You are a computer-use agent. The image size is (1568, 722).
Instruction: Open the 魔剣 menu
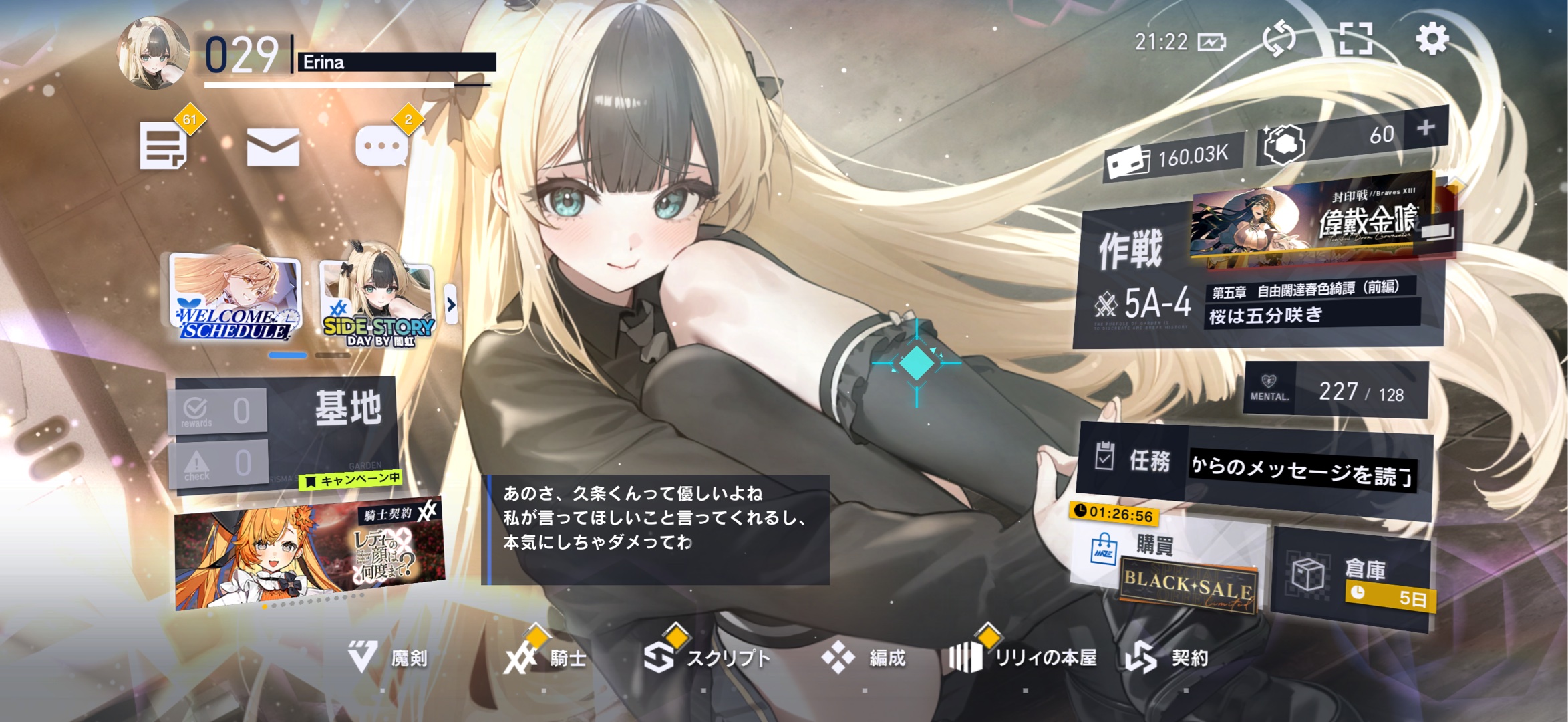[x=387, y=658]
